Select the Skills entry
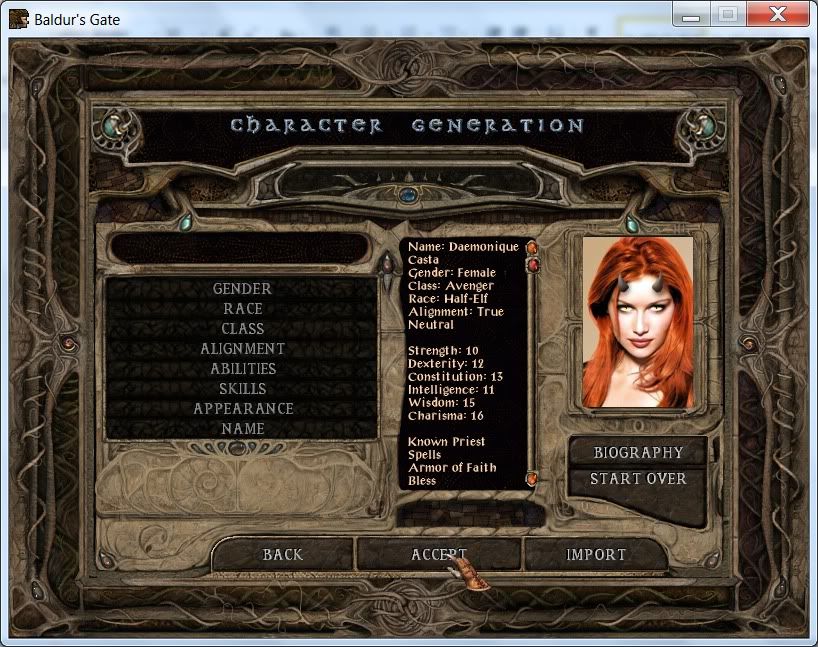818x647 pixels. tap(242, 389)
